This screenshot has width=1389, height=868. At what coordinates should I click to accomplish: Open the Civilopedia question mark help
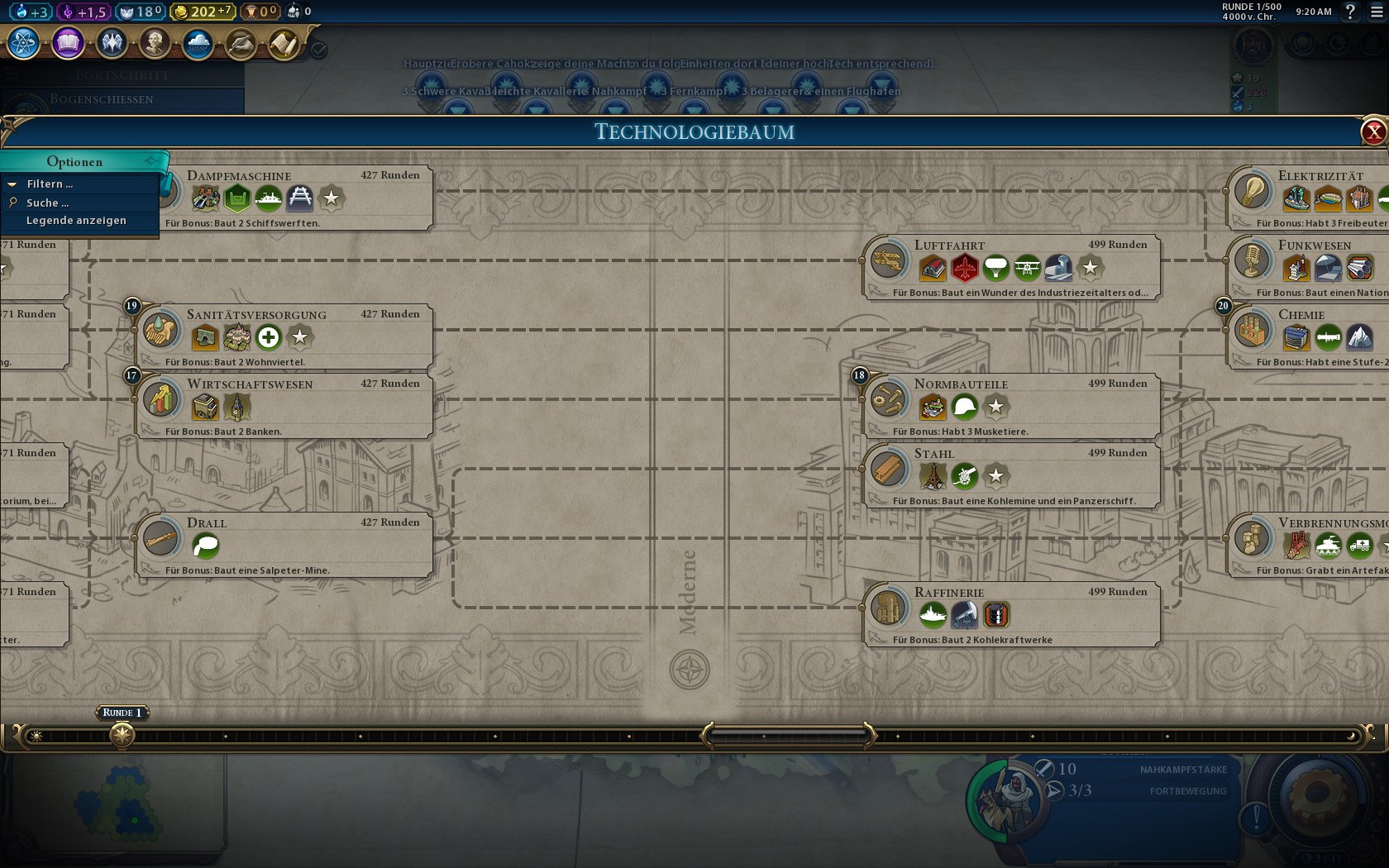(x=1350, y=12)
